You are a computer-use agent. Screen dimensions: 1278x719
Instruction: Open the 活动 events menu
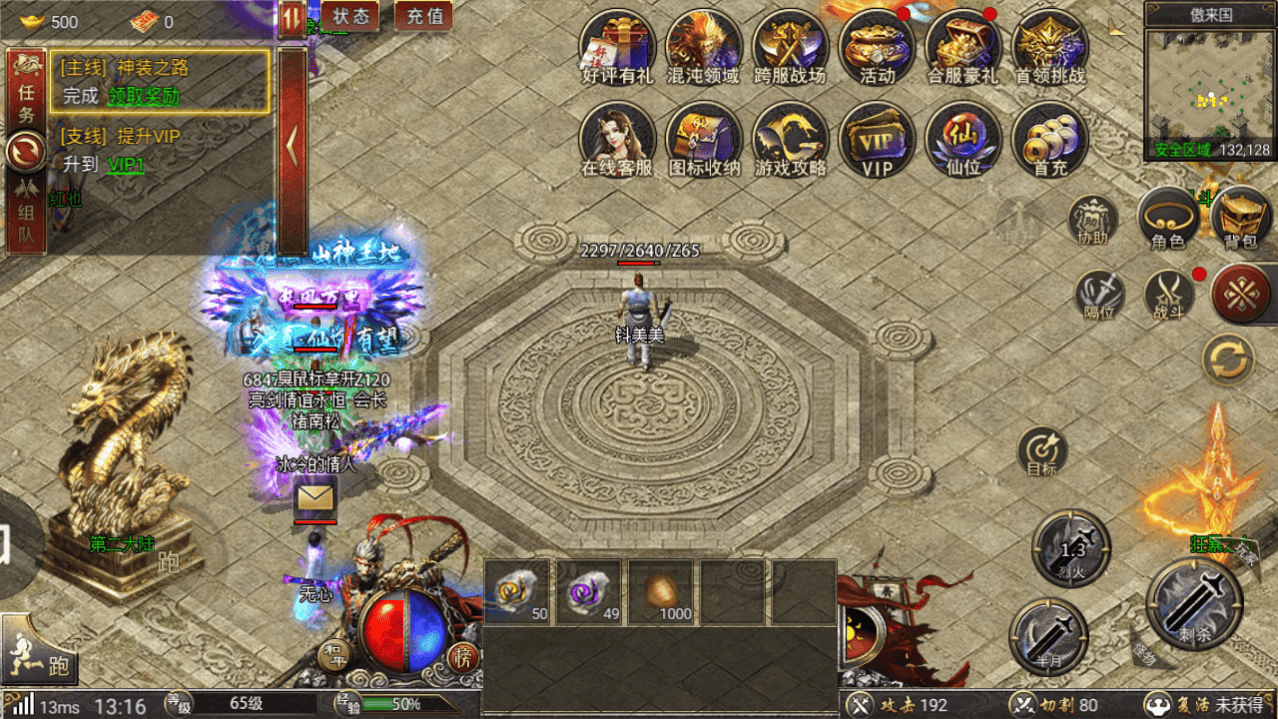pyautogui.click(x=877, y=47)
